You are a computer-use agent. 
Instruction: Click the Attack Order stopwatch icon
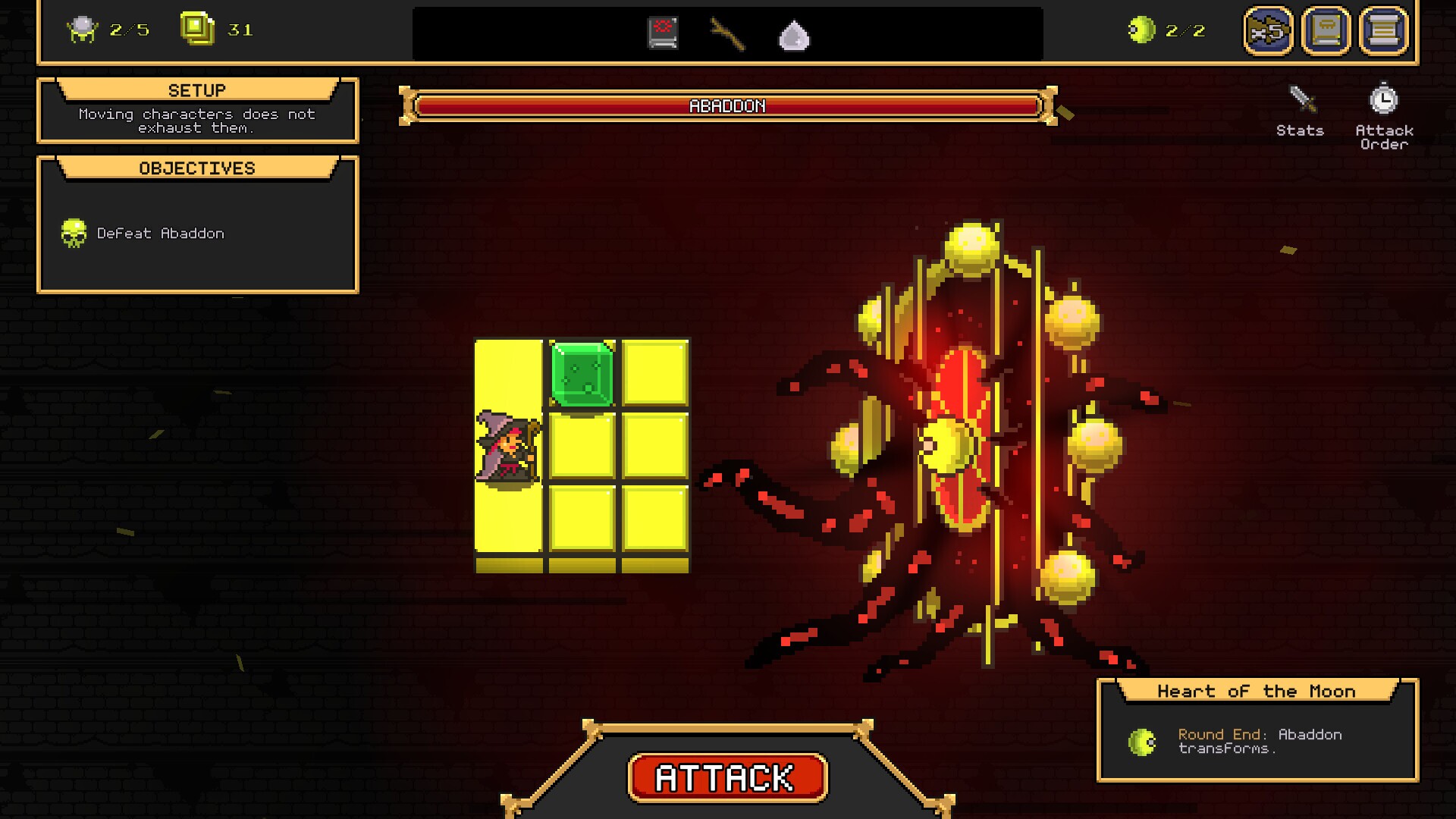[x=1385, y=99]
